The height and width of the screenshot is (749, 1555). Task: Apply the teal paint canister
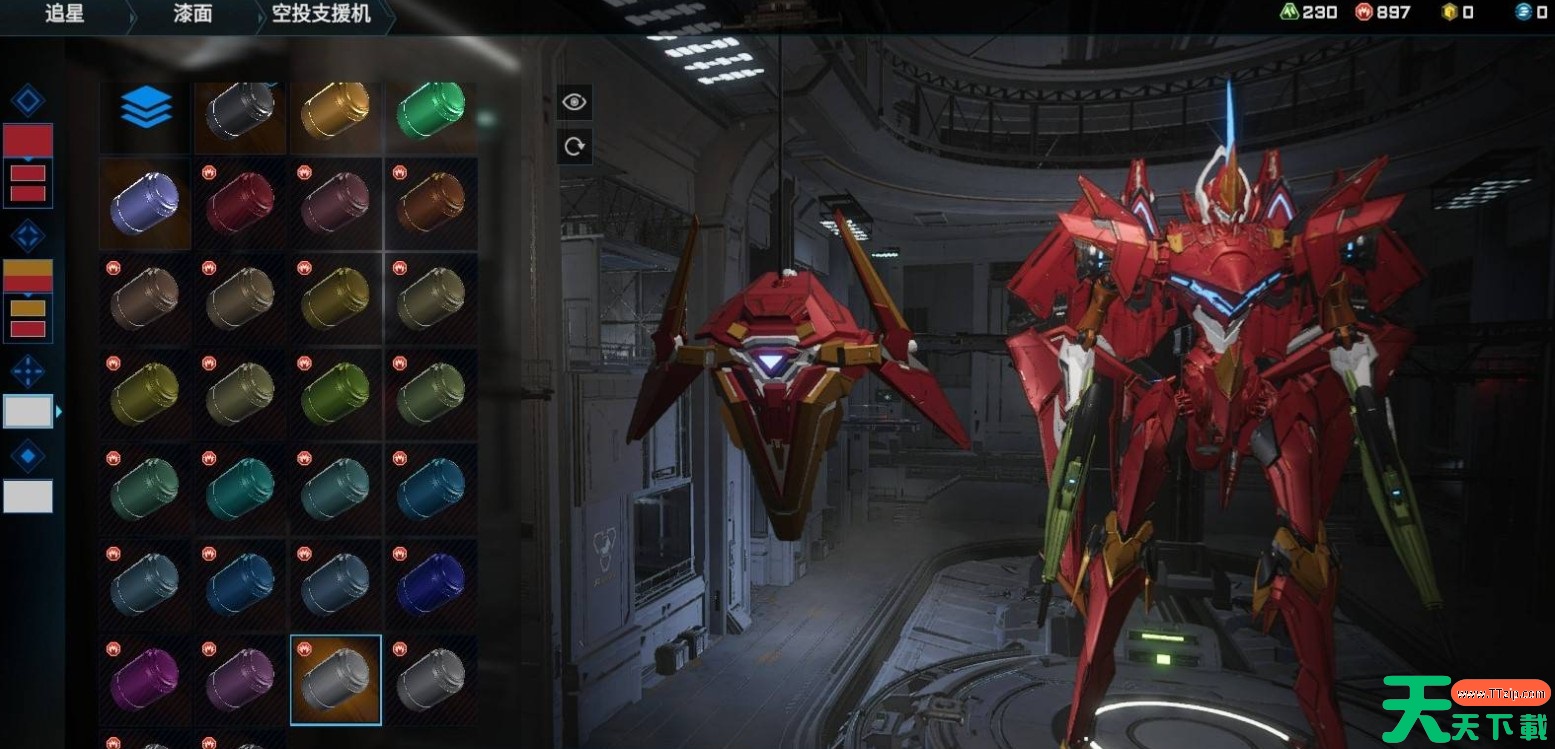tap(240, 490)
